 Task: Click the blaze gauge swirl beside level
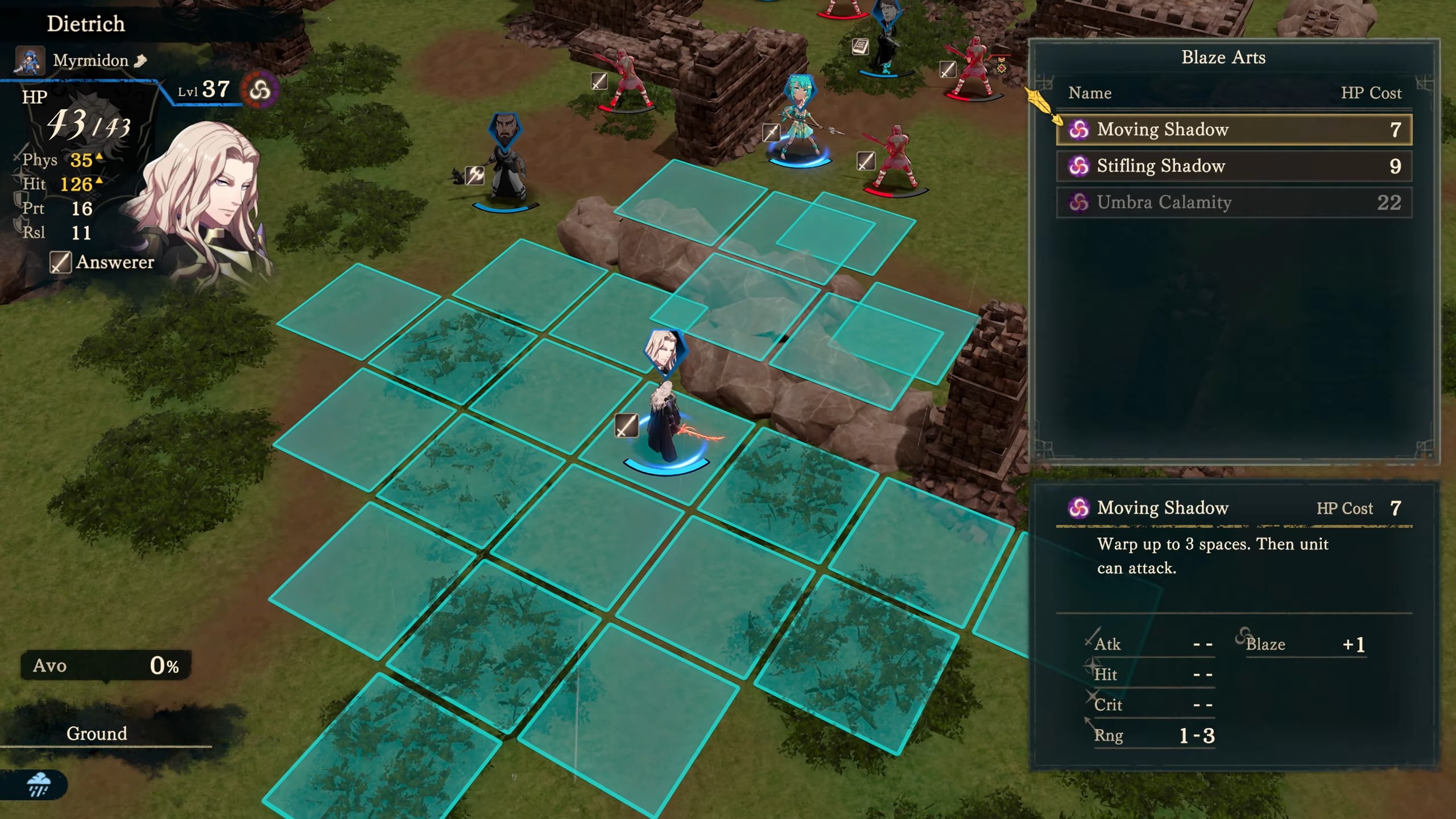click(x=260, y=90)
